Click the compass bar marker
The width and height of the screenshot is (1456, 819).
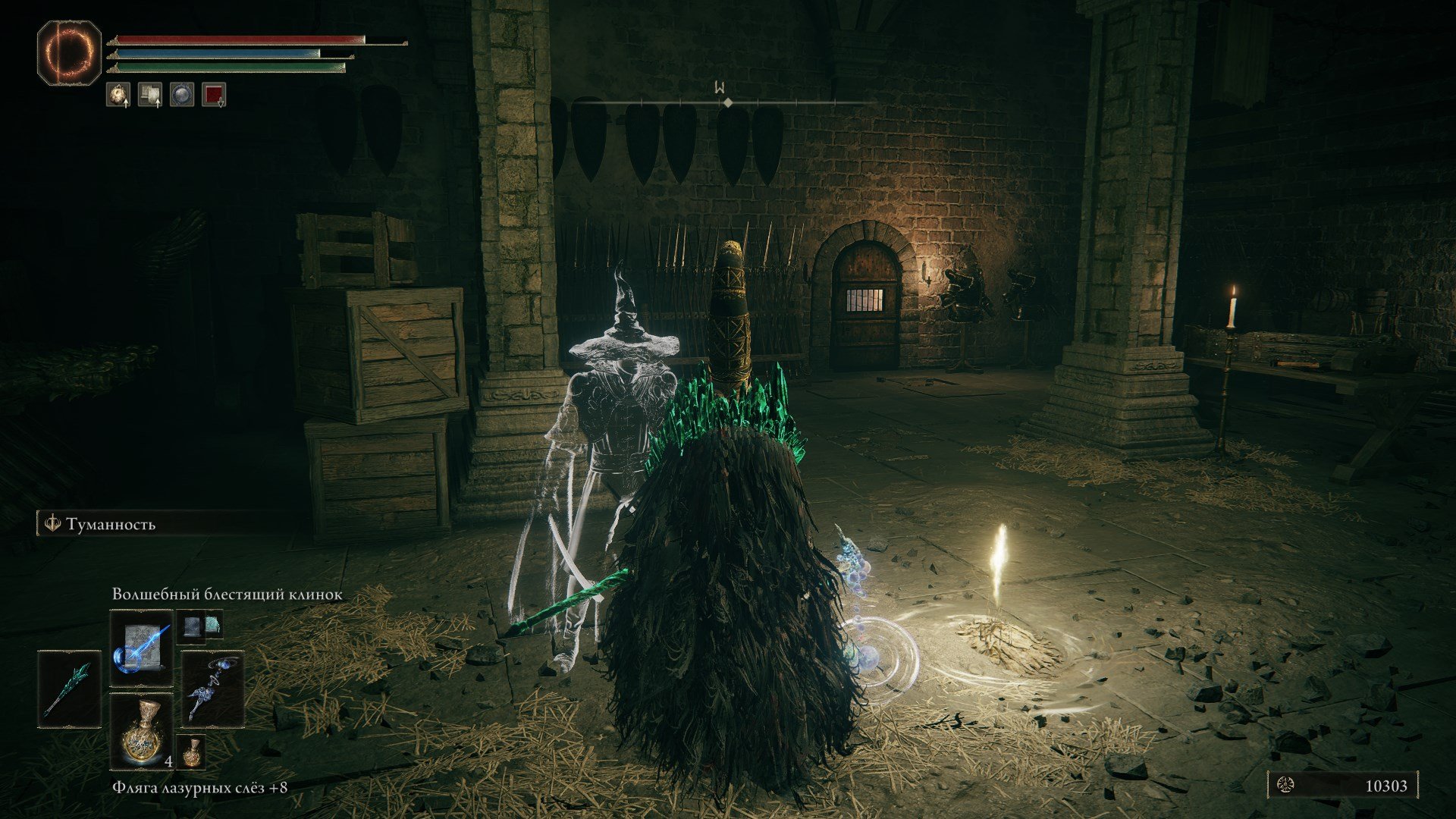coord(727,102)
